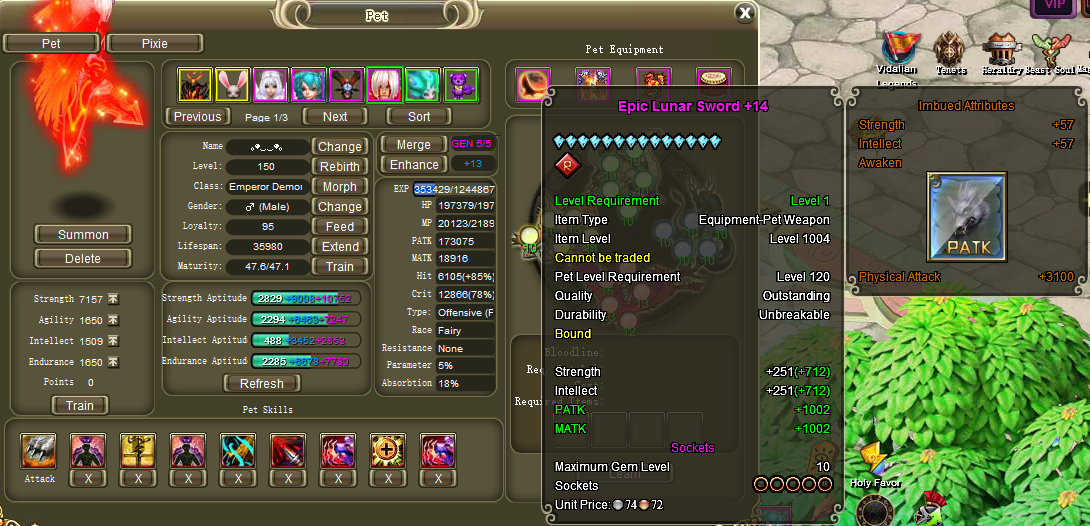
Task: Sort the pet list
Action: (x=420, y=117)
